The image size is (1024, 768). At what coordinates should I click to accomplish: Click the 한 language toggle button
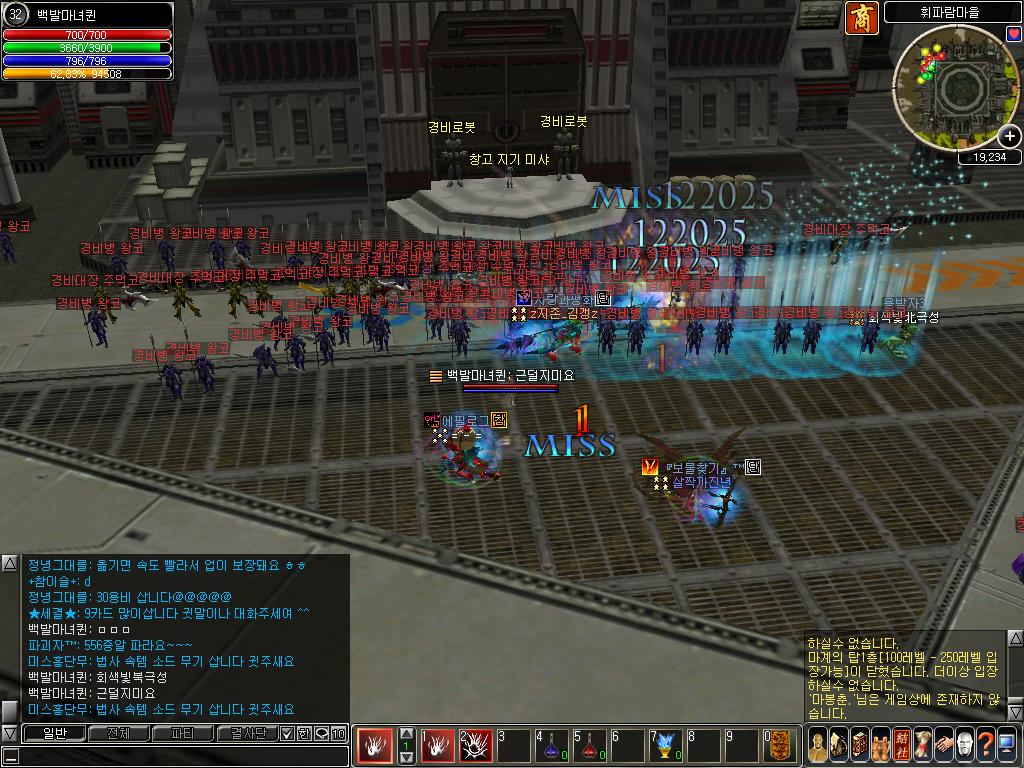pos(304,733)
